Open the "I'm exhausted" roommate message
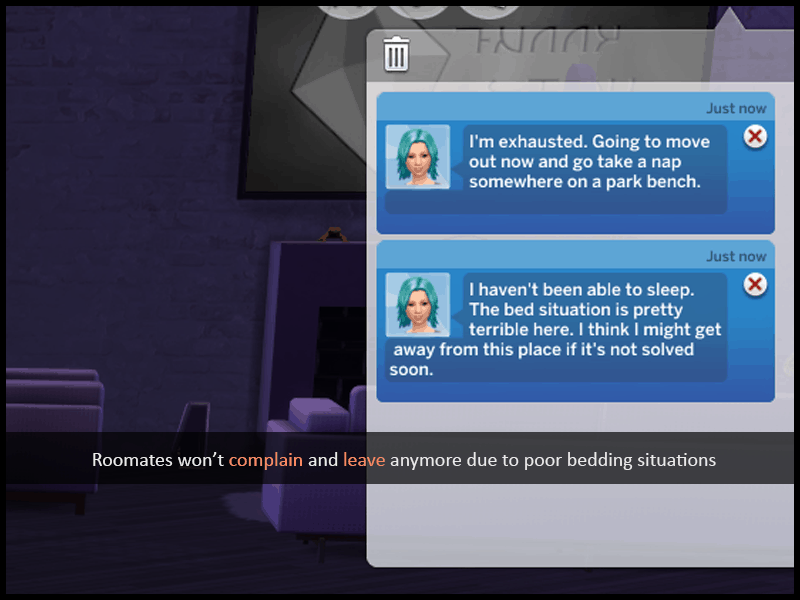800x600 pixels. [x=590, y=161]
